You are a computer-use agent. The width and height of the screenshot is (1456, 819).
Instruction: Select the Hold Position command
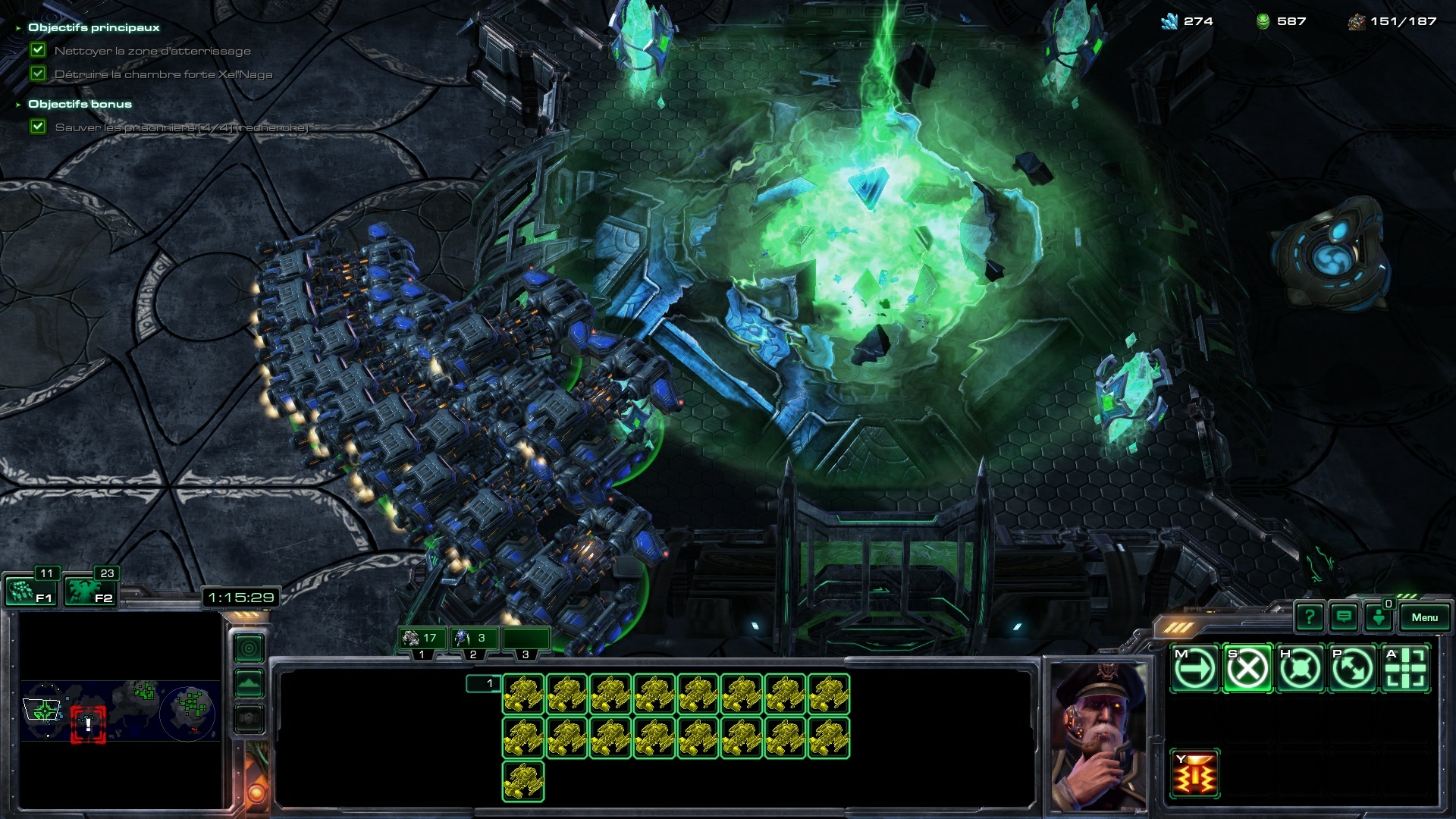[1300, 669]
